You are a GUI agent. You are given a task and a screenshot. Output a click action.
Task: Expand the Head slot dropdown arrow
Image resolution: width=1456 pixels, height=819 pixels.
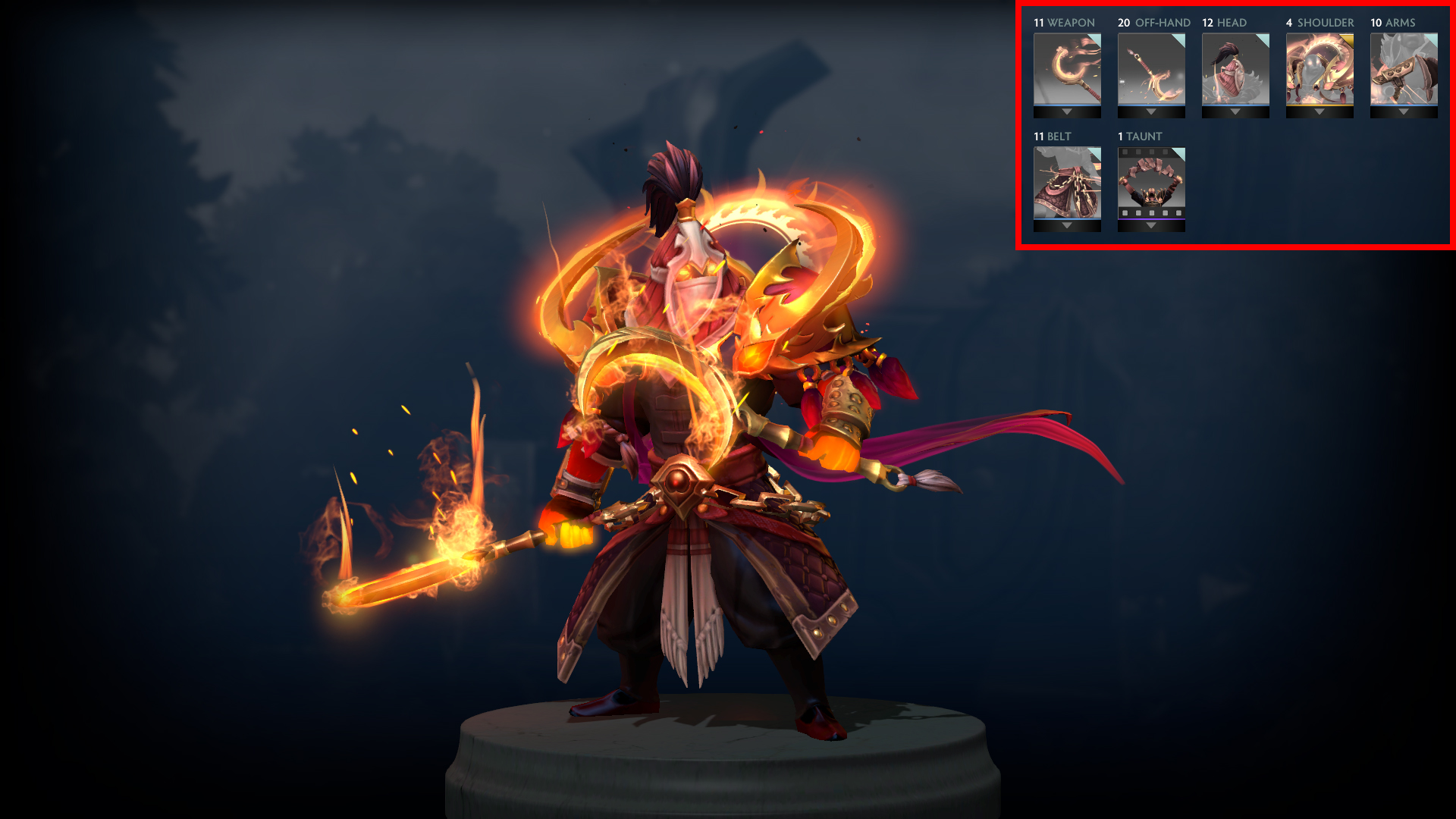coord(1235,111)
